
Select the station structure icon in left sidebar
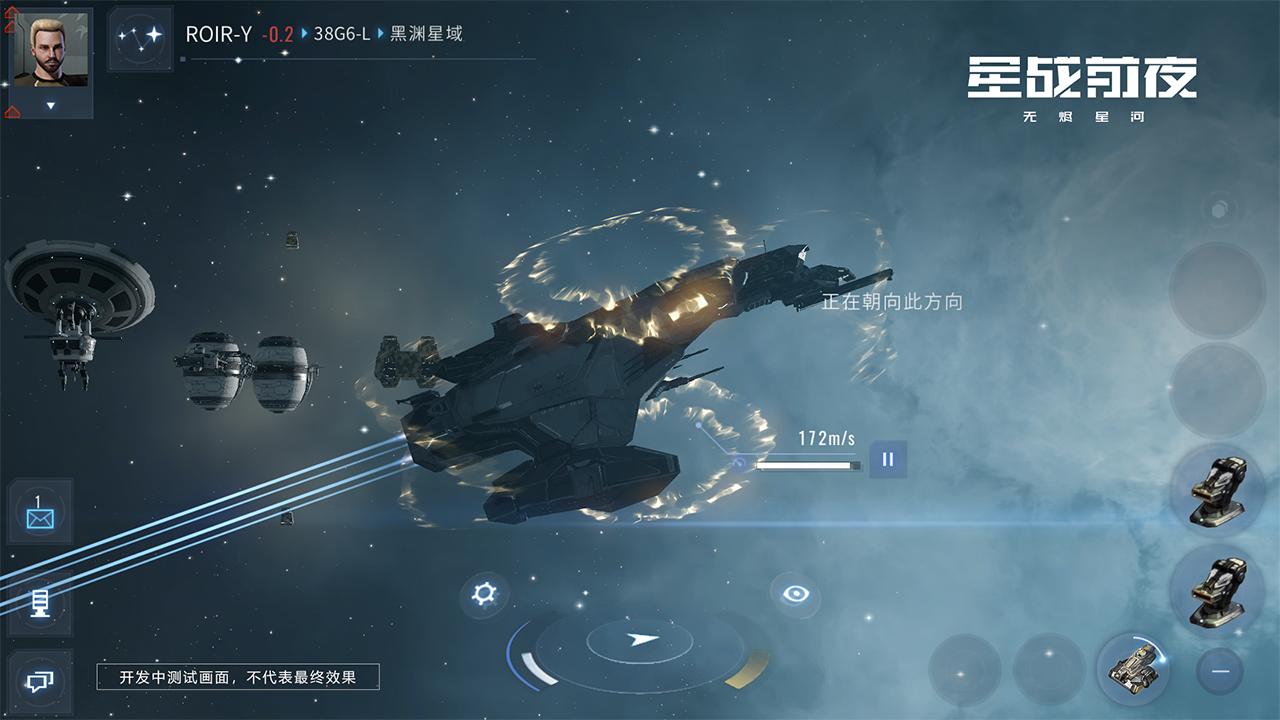pos(38,605)
